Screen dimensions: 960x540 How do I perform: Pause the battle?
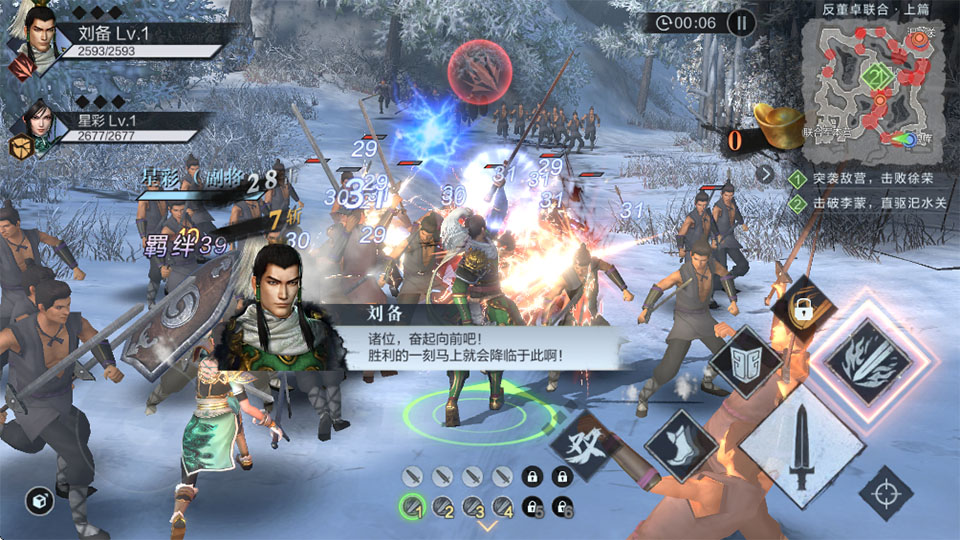click(x=741, y=22)
